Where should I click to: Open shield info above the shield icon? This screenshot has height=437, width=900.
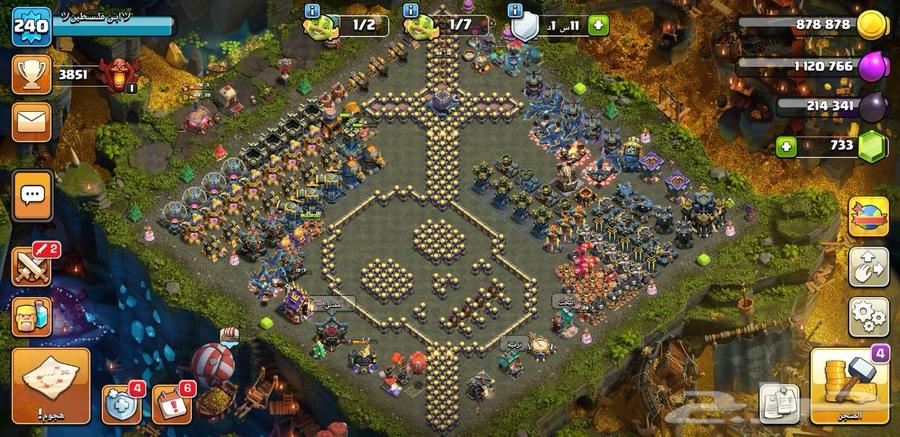coord(516,9)
